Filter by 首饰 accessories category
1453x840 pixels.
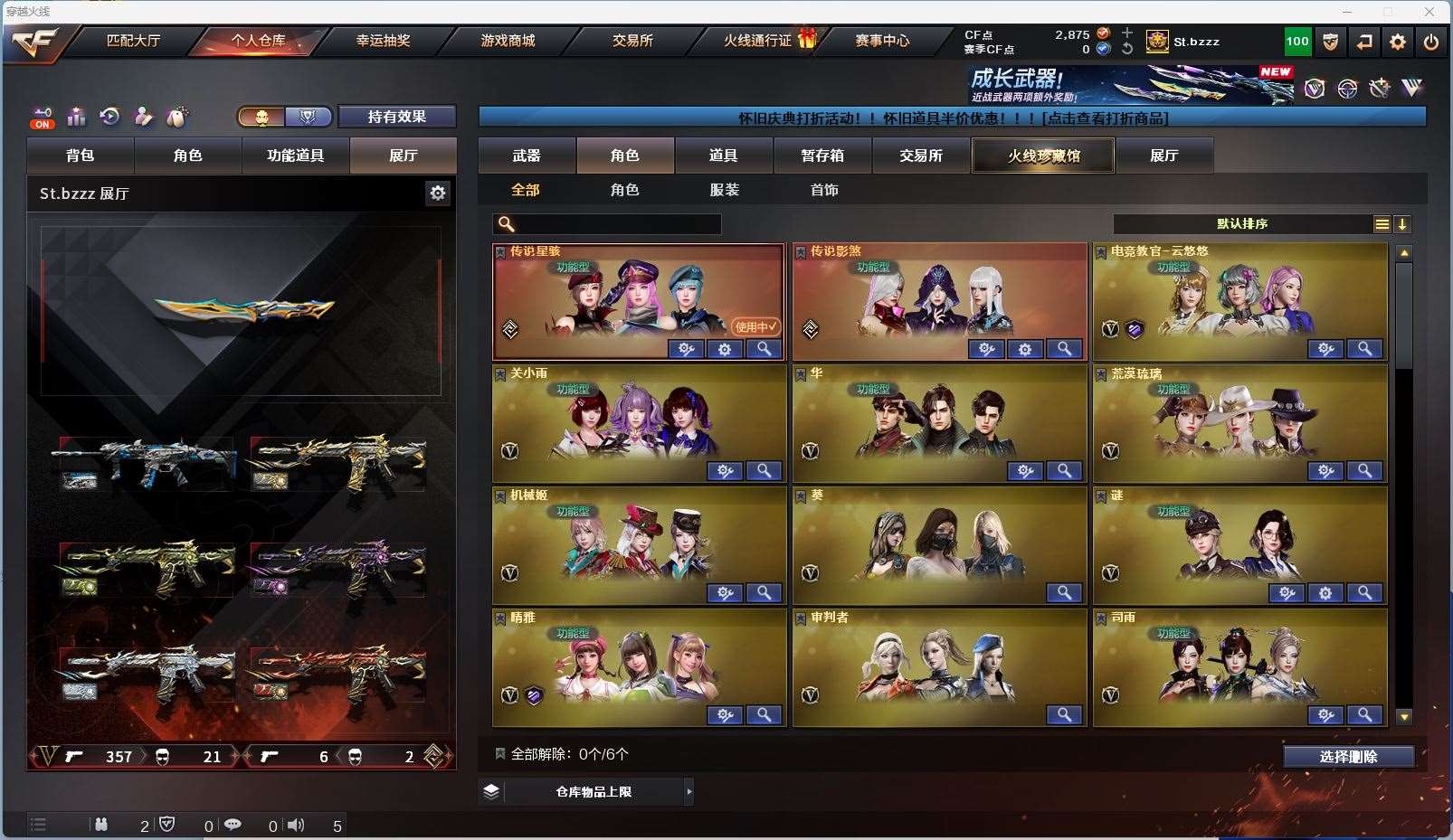coord(824,190)
